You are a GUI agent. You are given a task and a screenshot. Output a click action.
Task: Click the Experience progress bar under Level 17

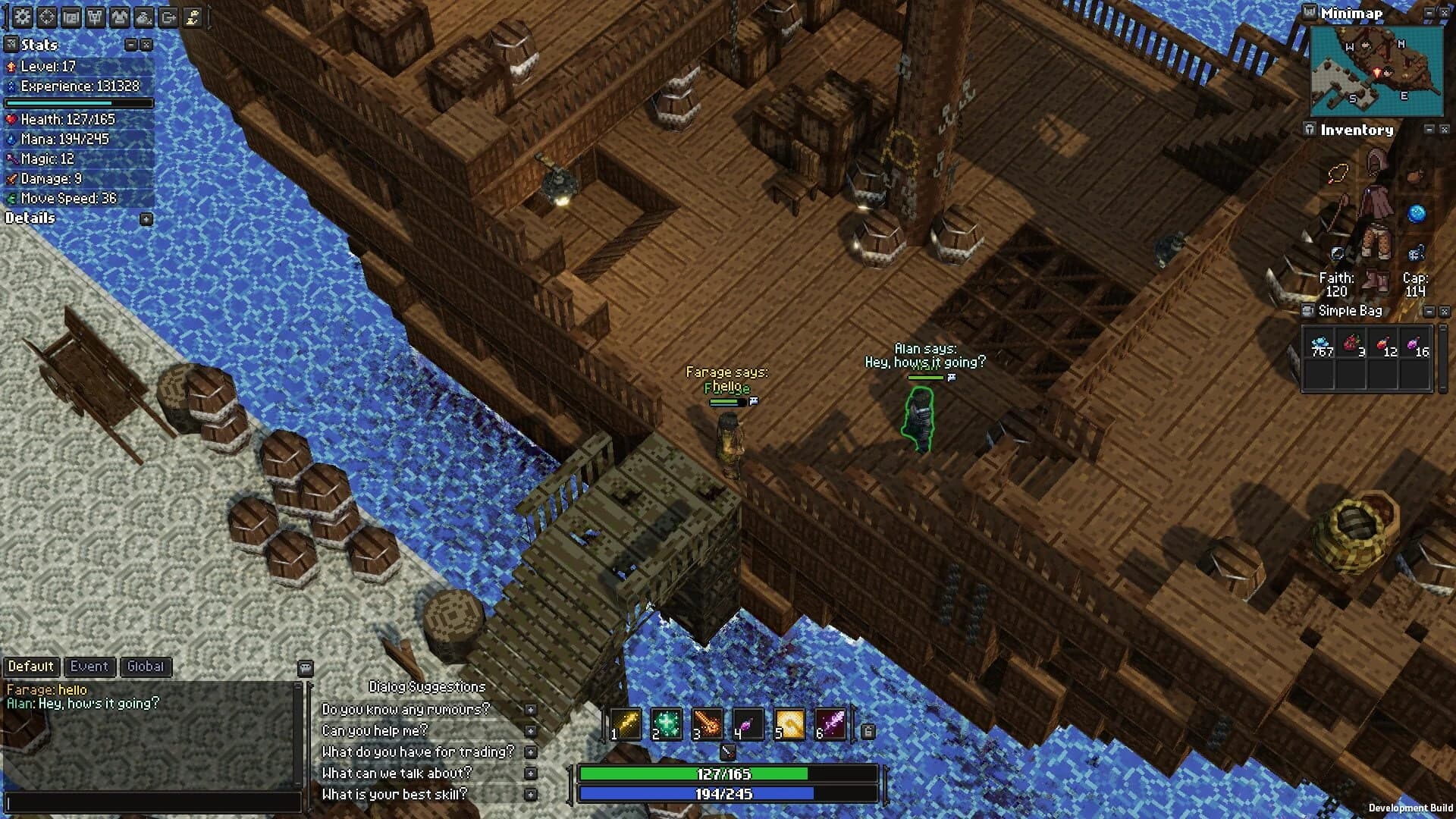[80, 102]
